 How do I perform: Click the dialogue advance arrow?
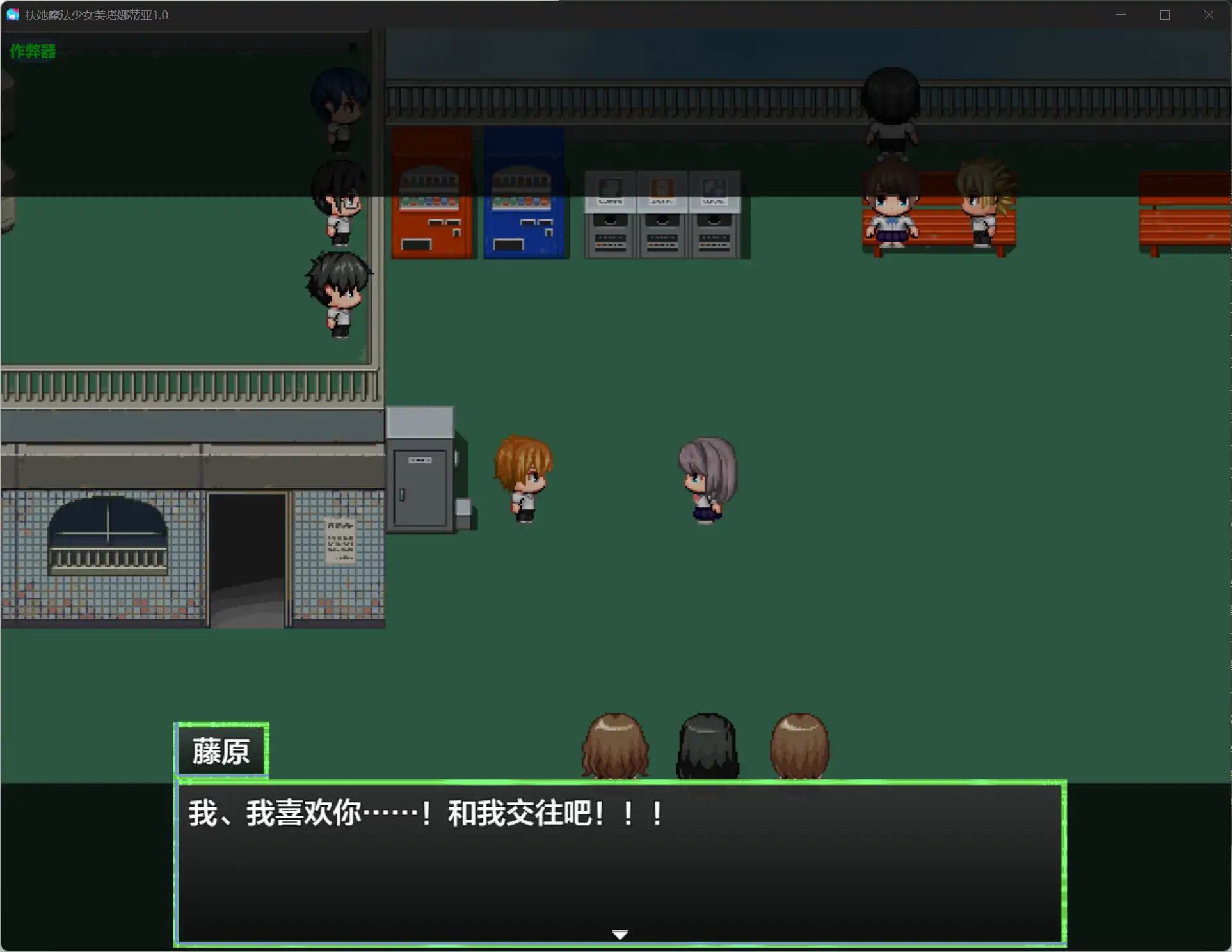click(x=619, y=933)
